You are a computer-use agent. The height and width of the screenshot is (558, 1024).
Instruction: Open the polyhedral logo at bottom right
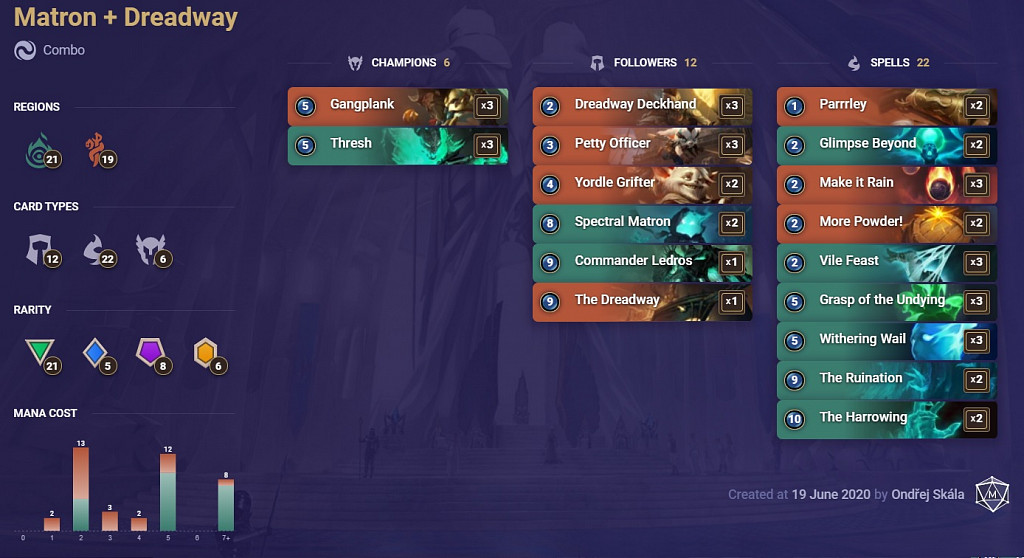992,493
